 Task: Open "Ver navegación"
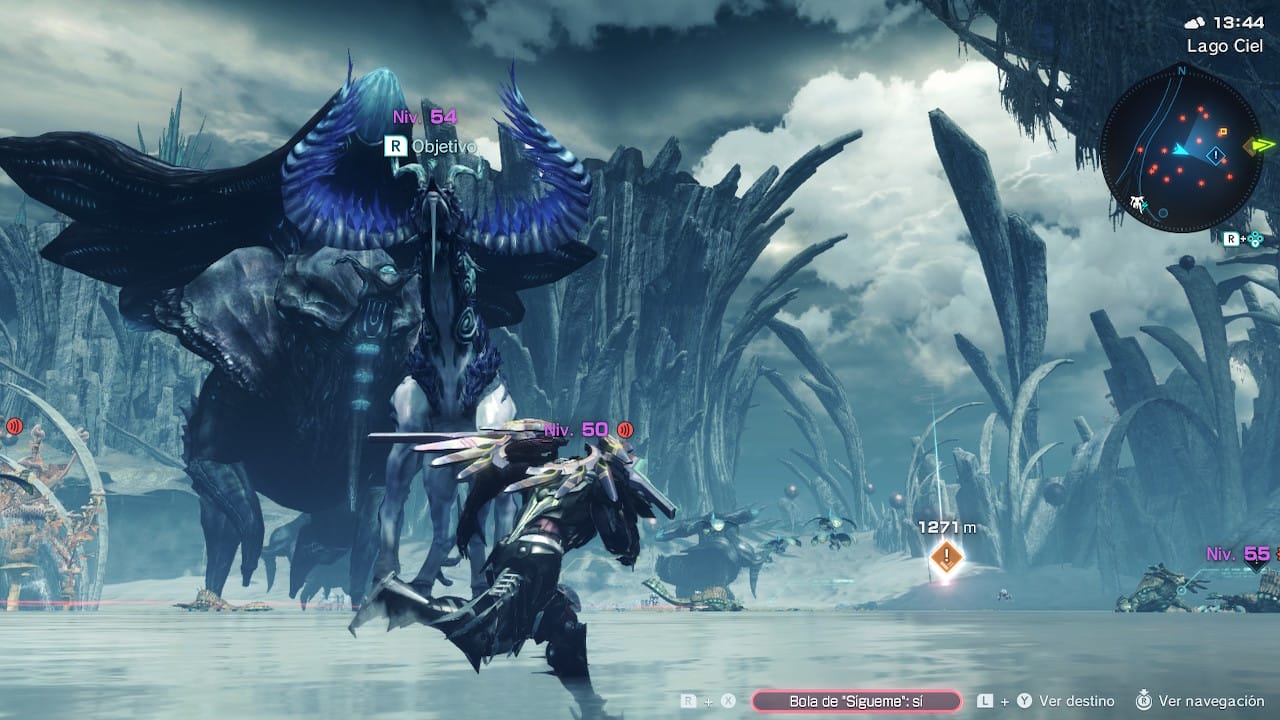pos(1211,701)
